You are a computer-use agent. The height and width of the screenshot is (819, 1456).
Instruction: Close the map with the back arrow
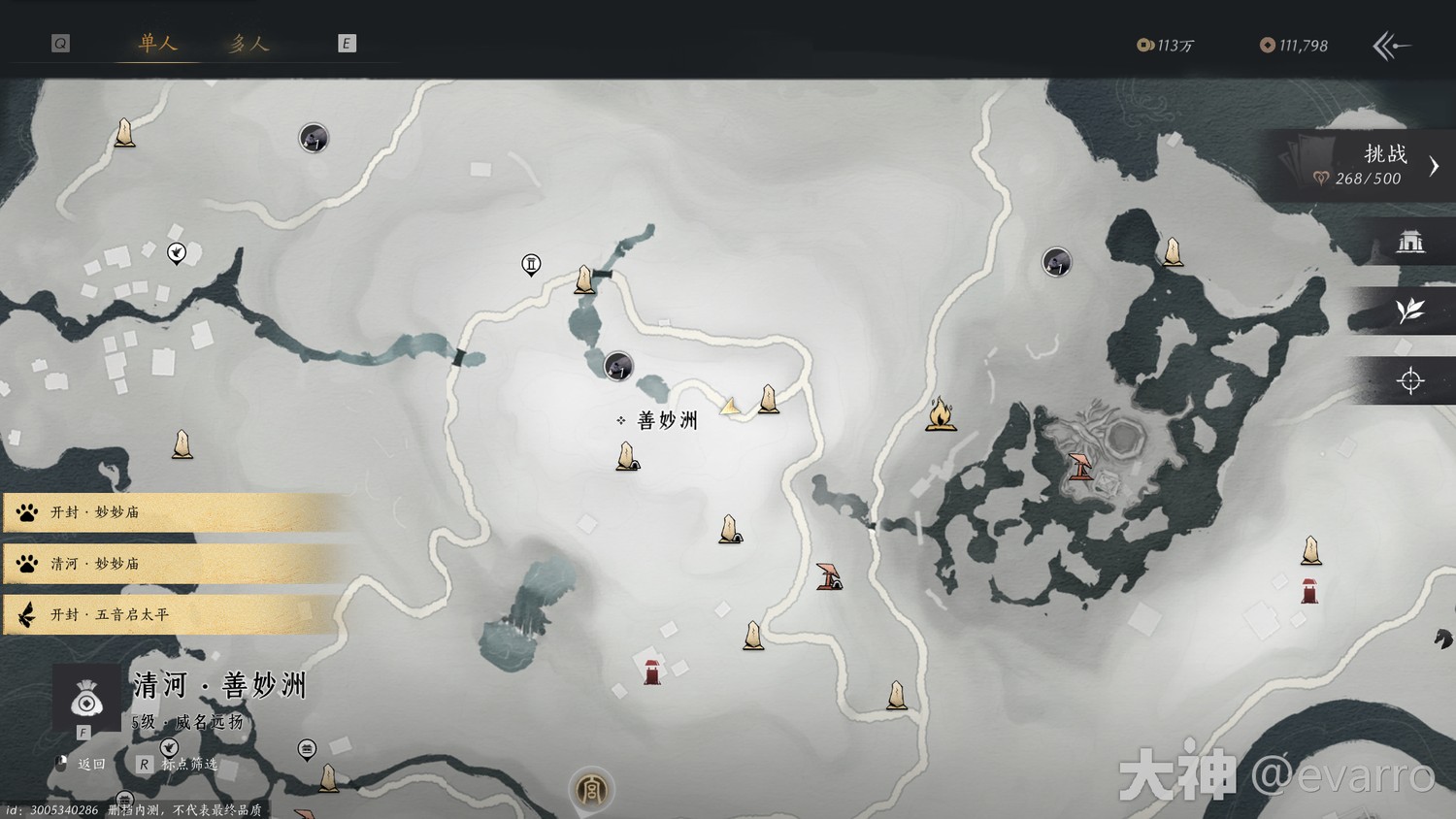tap(1391, 46)
